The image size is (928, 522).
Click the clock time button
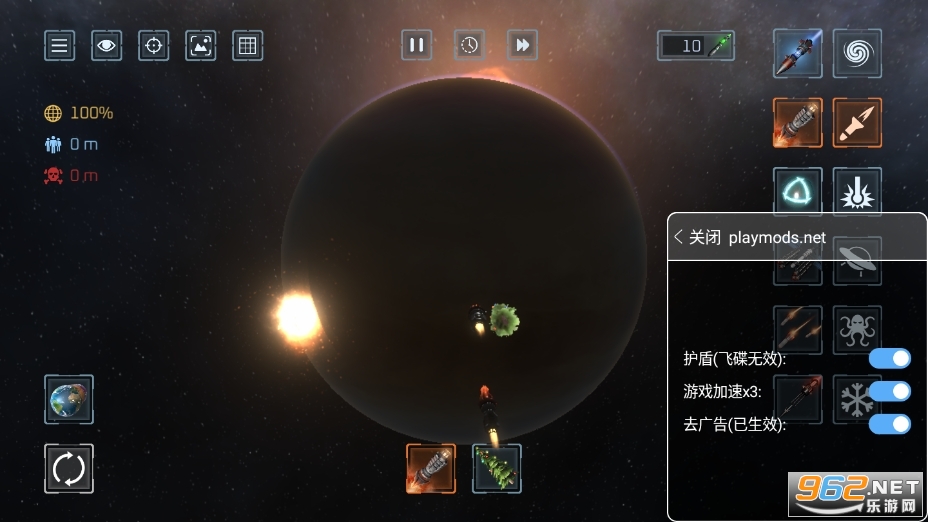point(469,44)
